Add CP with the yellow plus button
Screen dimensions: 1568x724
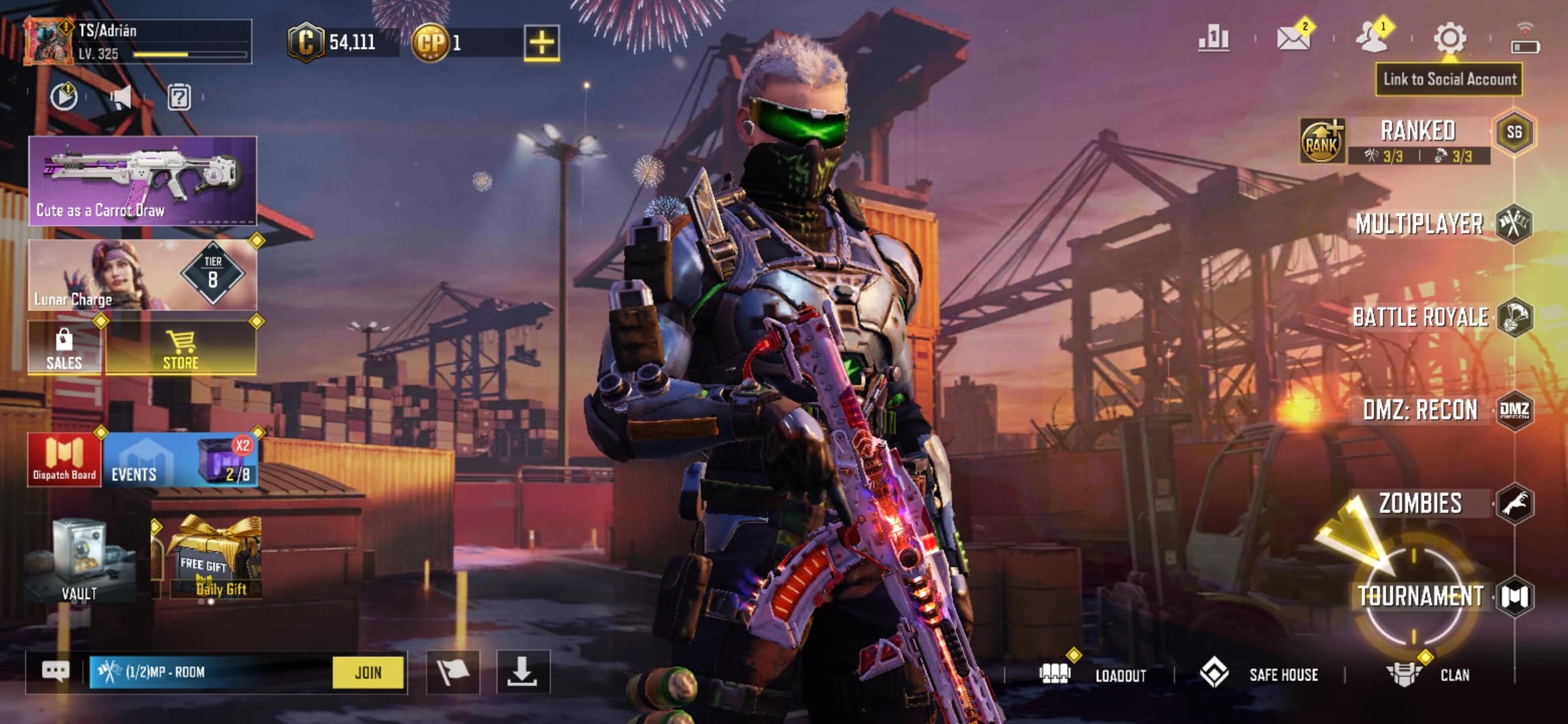click(541, 43)
